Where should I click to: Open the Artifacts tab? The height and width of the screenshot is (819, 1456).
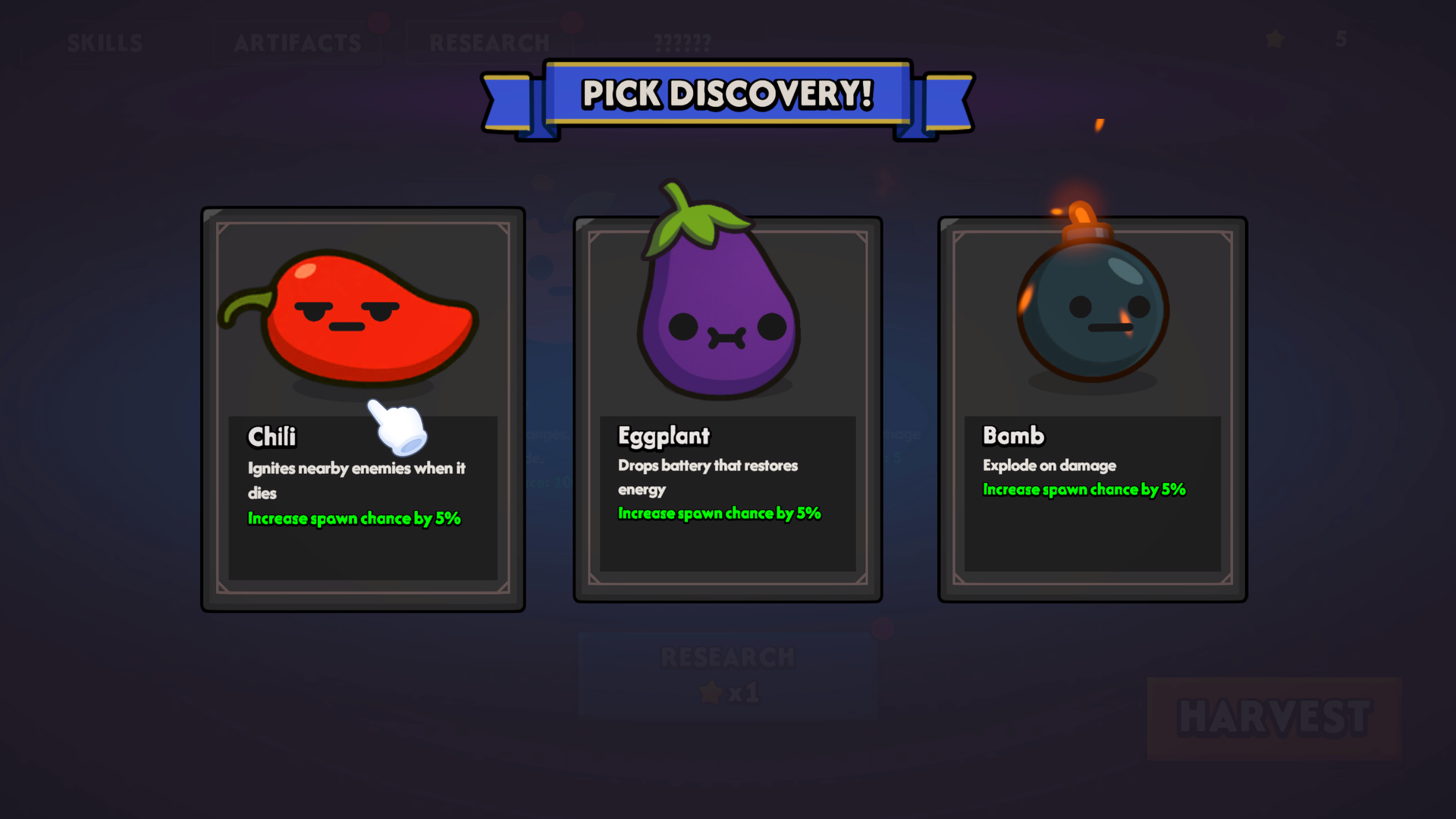coord(297,43)
